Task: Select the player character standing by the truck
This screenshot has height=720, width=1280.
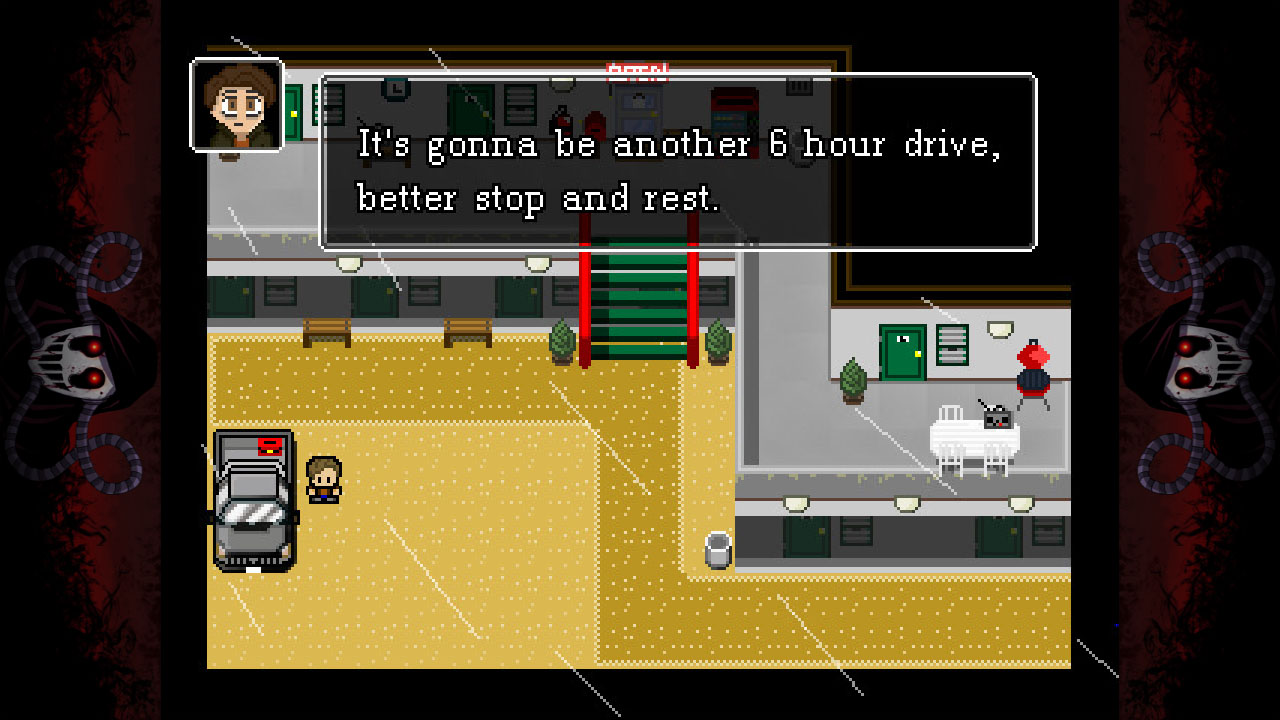Action: pos(323,480)
